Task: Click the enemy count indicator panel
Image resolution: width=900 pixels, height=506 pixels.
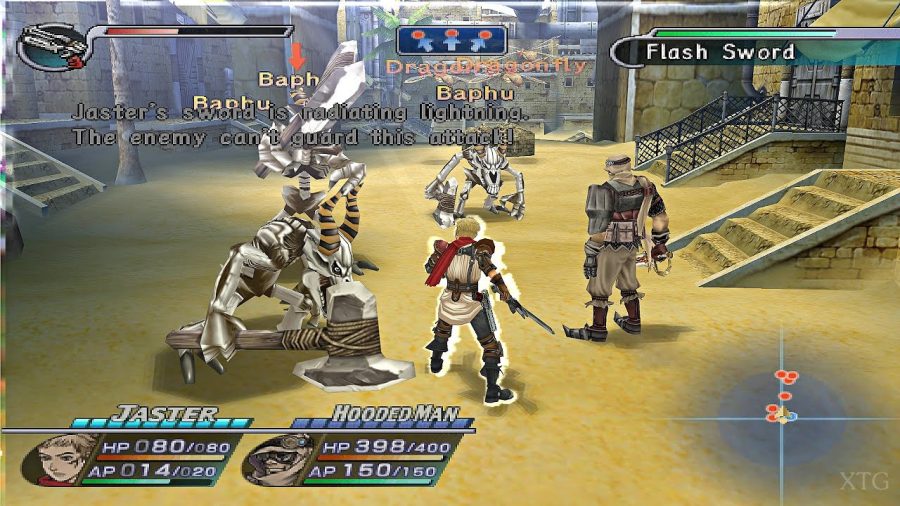Action: pyautogui.click(x=452, y=40)
